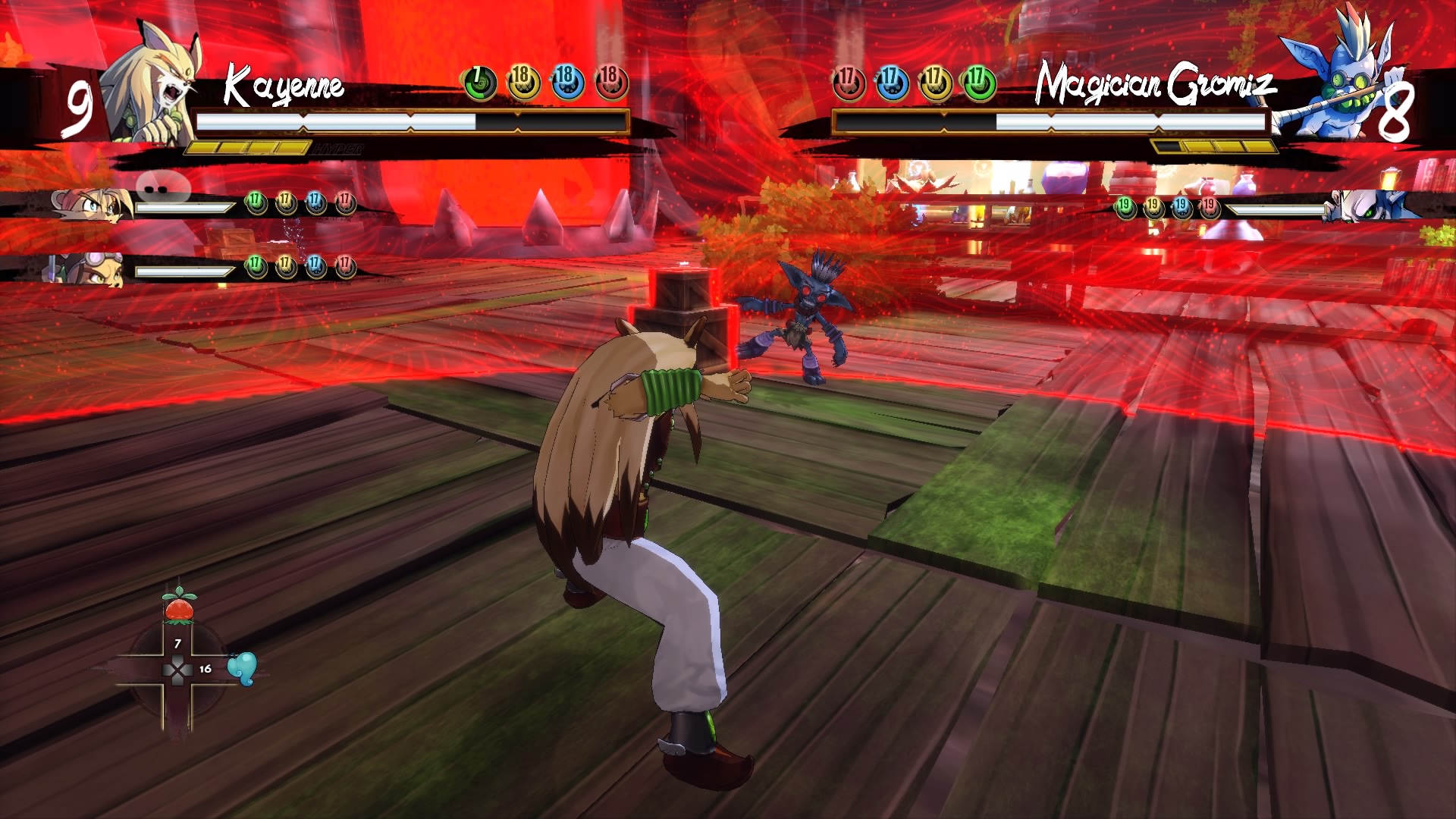Click Kayenne's green spiral element icon

(x=479, y=83)
